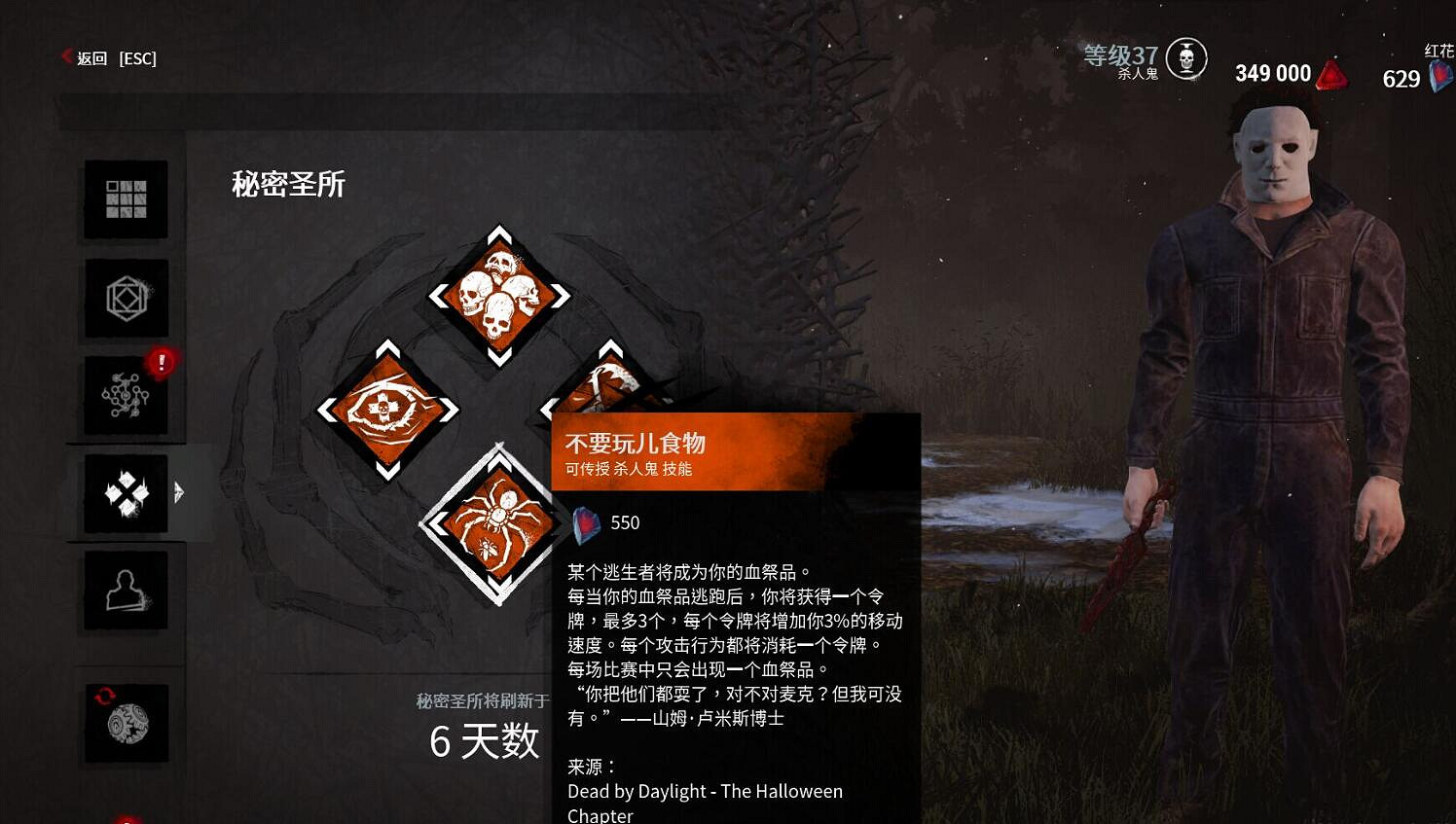Select the eye perk on the left
The image size is (1456, 824).
pyautogui.click(x=391, y=409)
